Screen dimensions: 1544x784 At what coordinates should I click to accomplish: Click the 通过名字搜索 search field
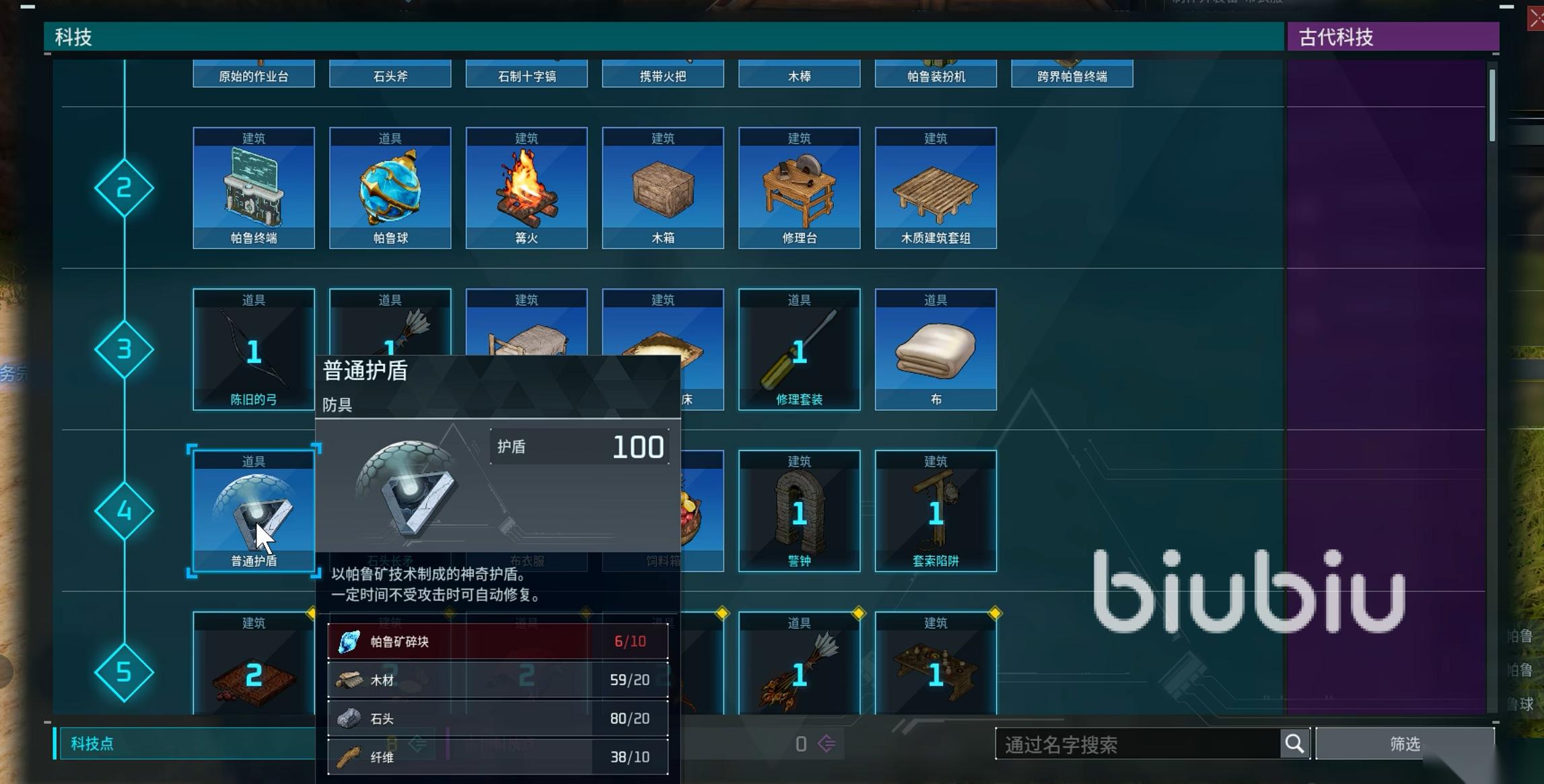[1137, 743]
